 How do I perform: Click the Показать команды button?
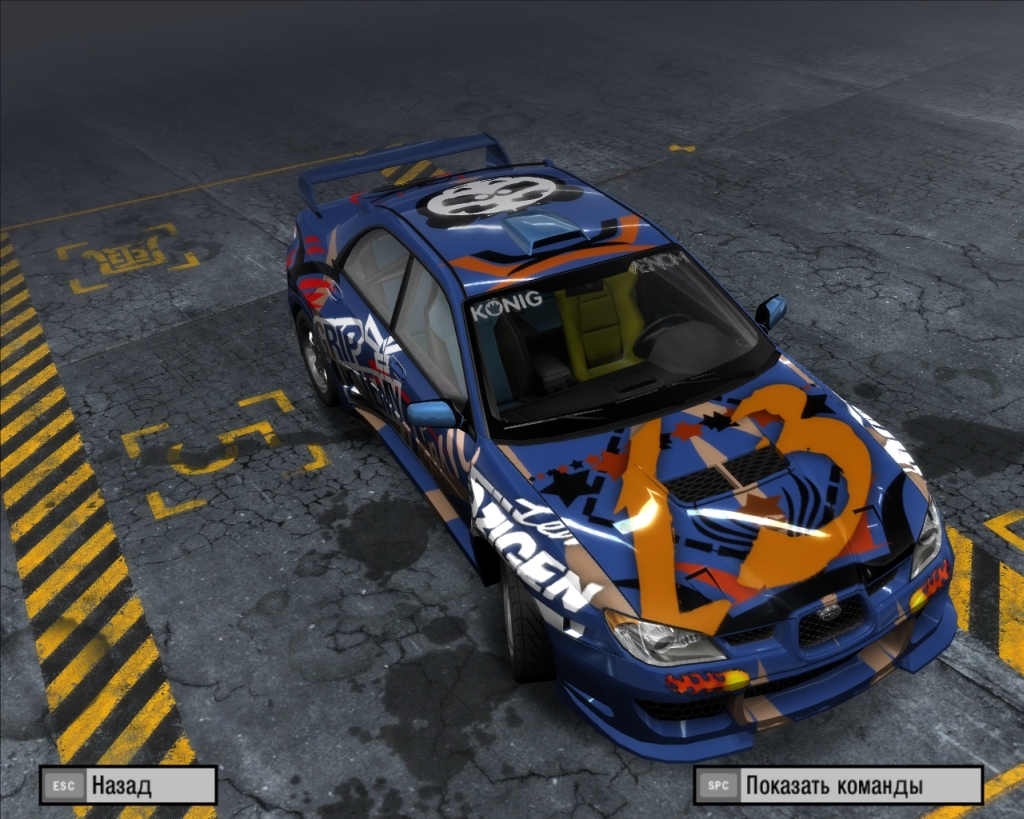tap(838, 785)
